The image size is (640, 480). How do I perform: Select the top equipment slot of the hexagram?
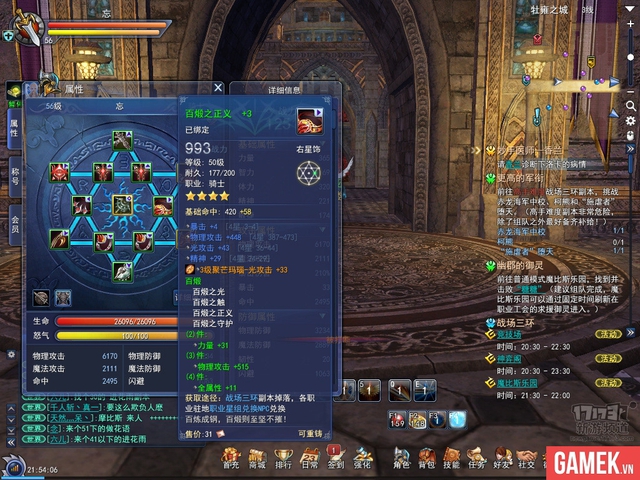[122, 140]
